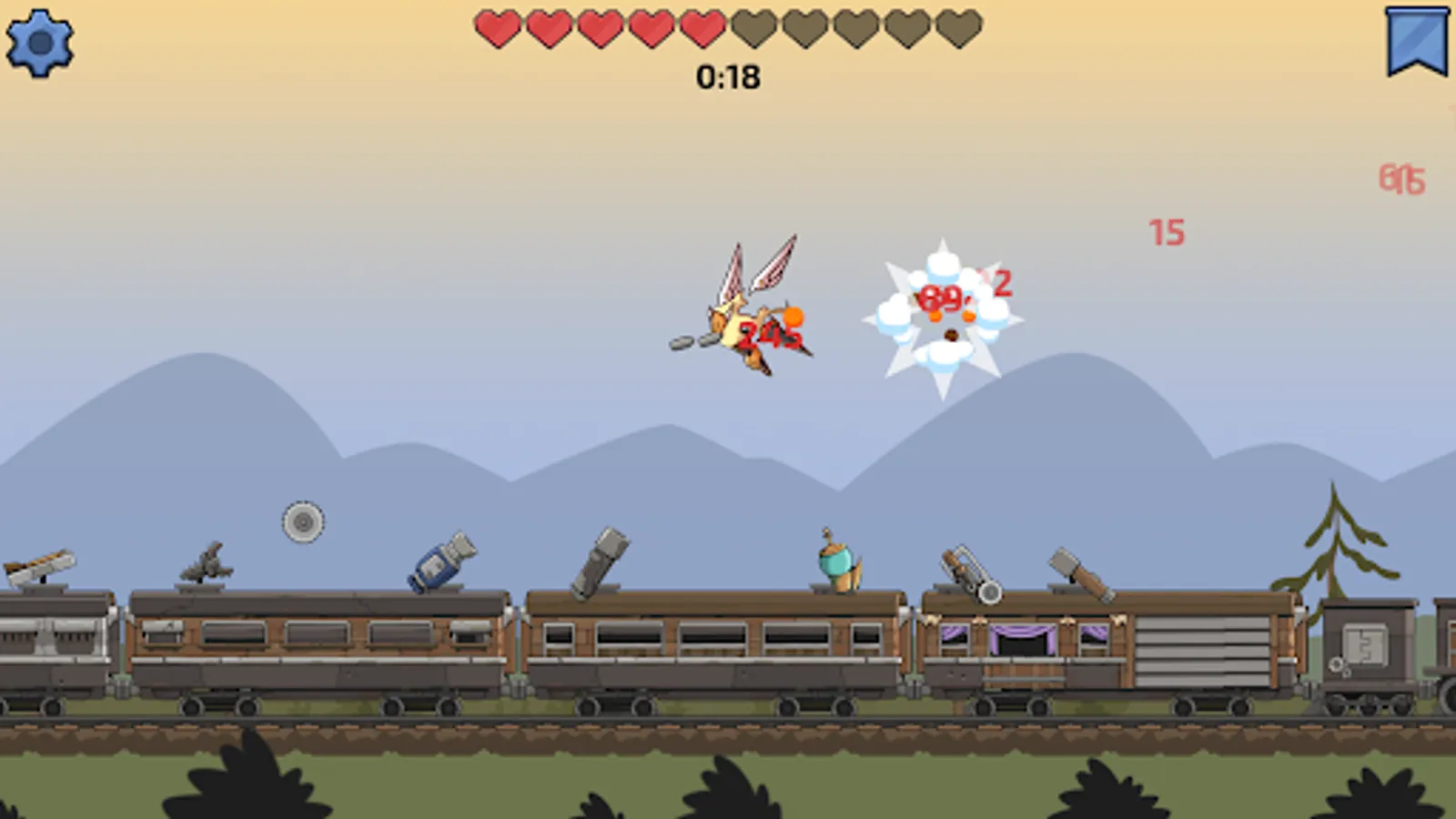Click the red damage number 15
The image size is (1456, 819).
point(1166,233)
